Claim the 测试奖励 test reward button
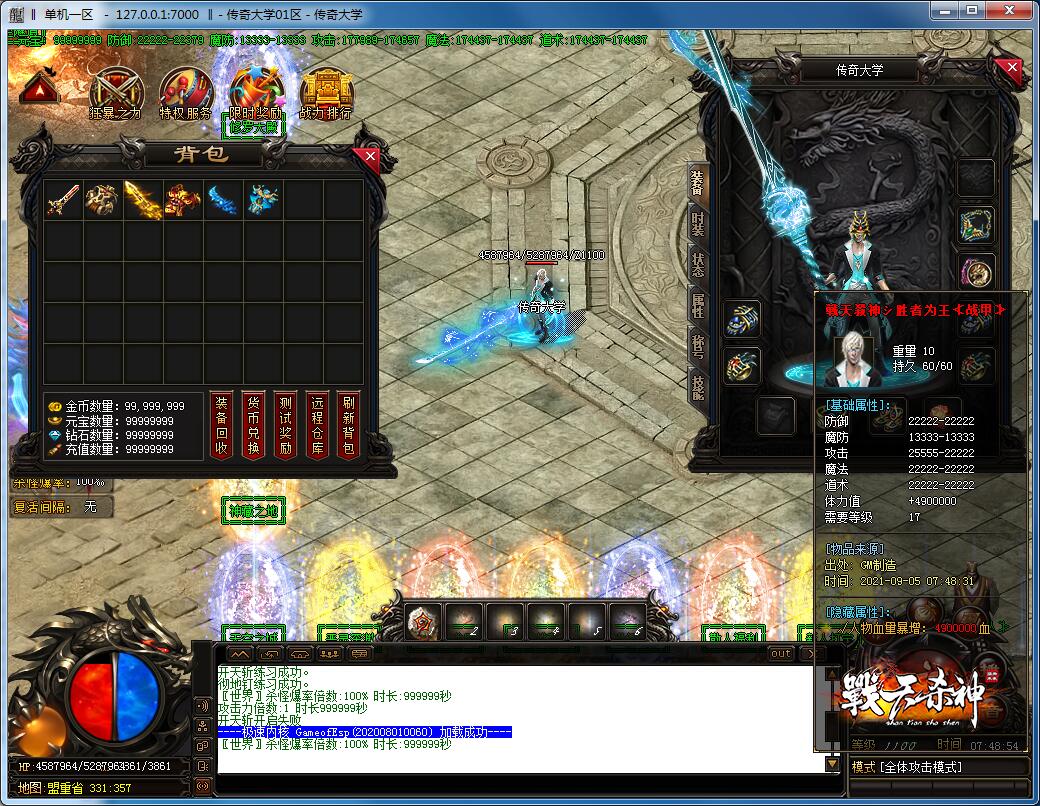This screenshot has width=1040, height=806. [x=285, y=424]
